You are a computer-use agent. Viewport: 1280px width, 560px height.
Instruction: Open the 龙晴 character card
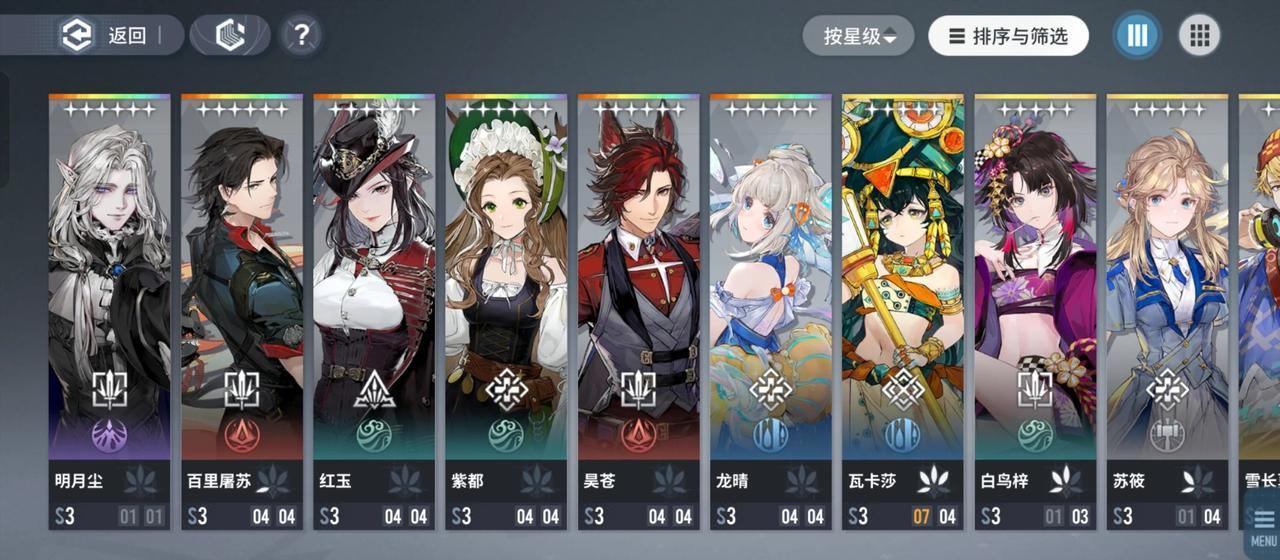pyautogui.click(x=770, y=300)
